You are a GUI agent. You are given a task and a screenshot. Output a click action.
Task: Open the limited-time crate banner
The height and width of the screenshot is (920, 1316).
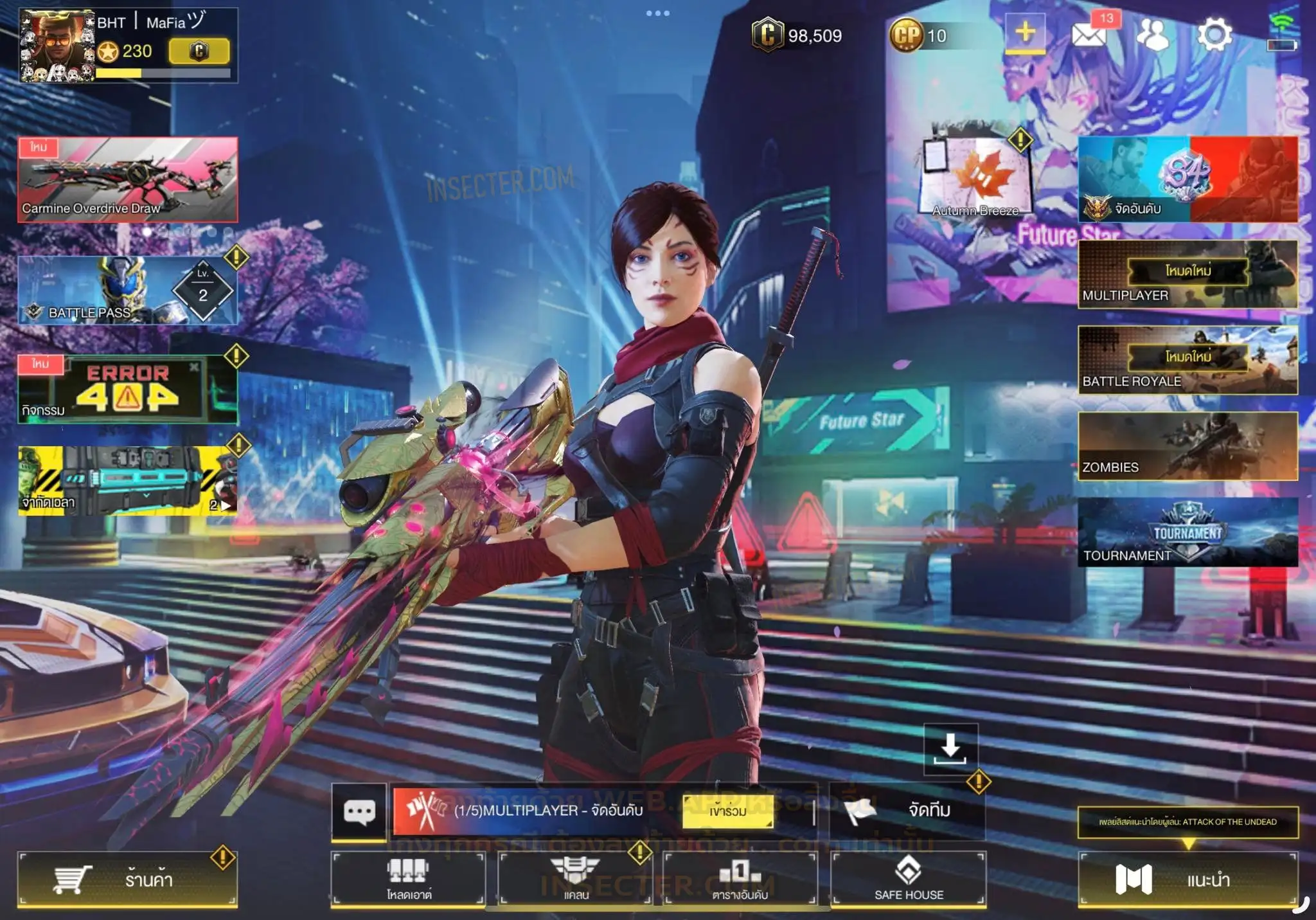coord(127,480)
